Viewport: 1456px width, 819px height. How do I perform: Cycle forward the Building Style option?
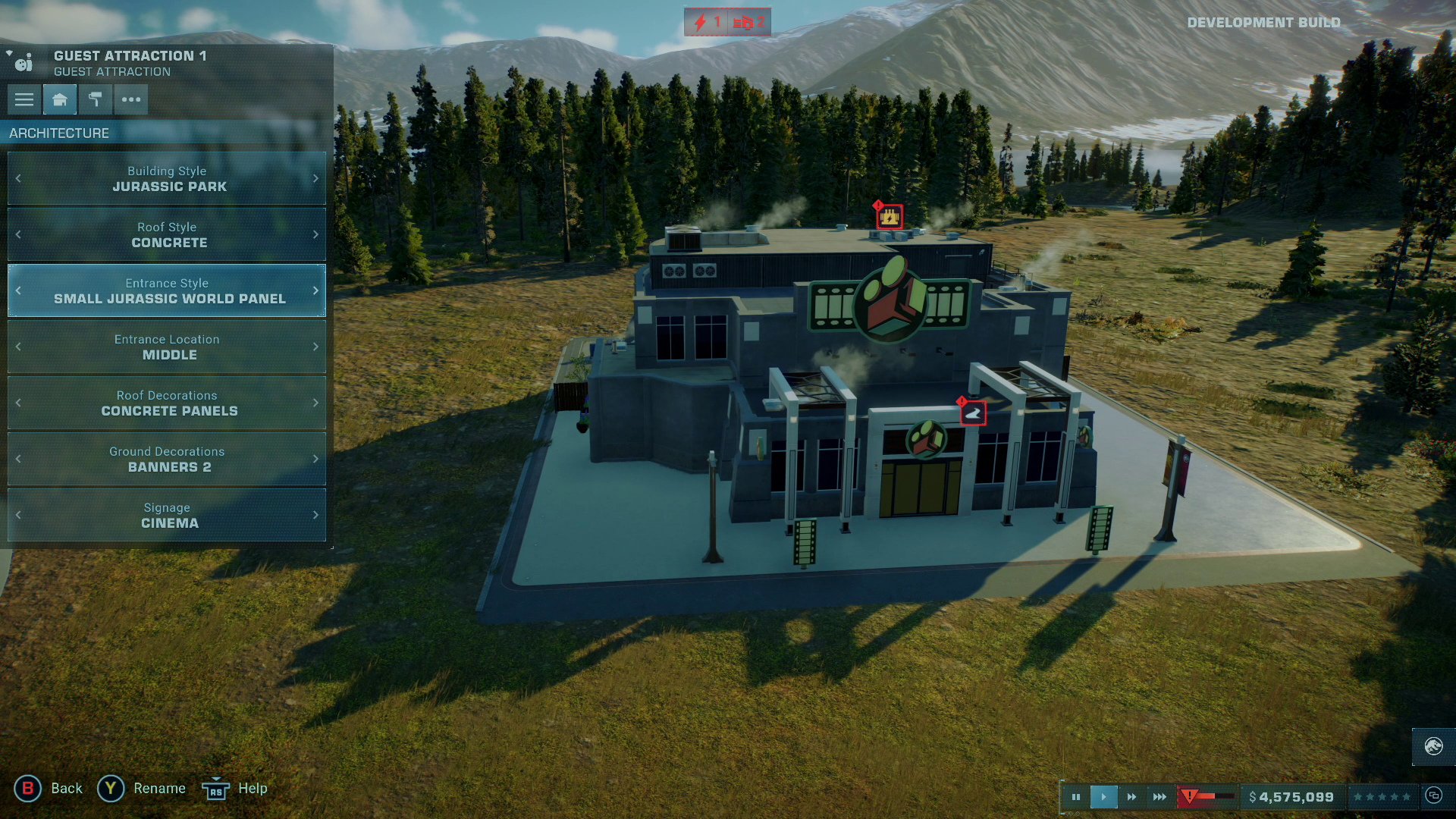[316, 178]
